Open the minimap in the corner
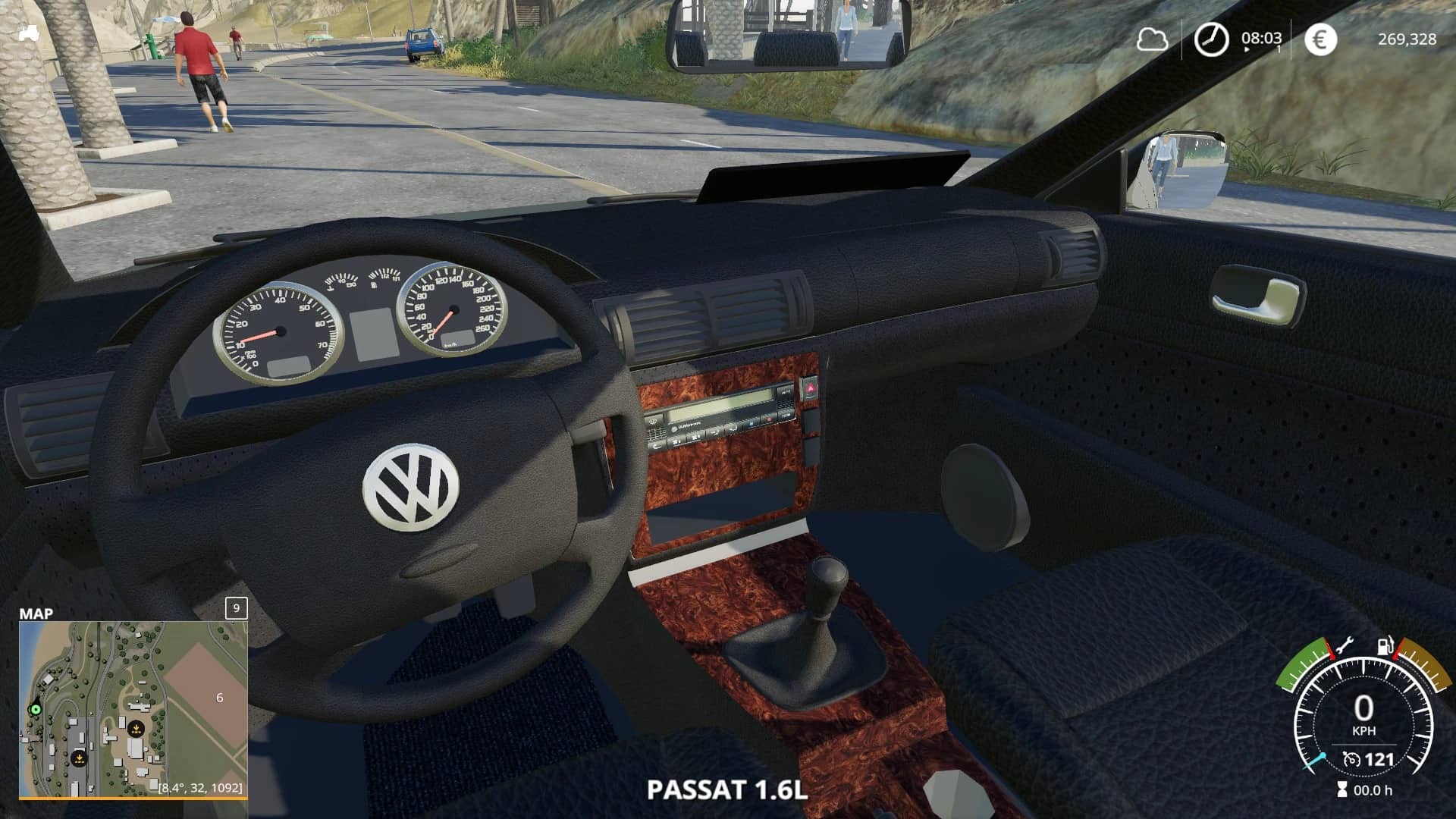The height and width of the screenshot is (819, 1456). (x=133, y=708)
